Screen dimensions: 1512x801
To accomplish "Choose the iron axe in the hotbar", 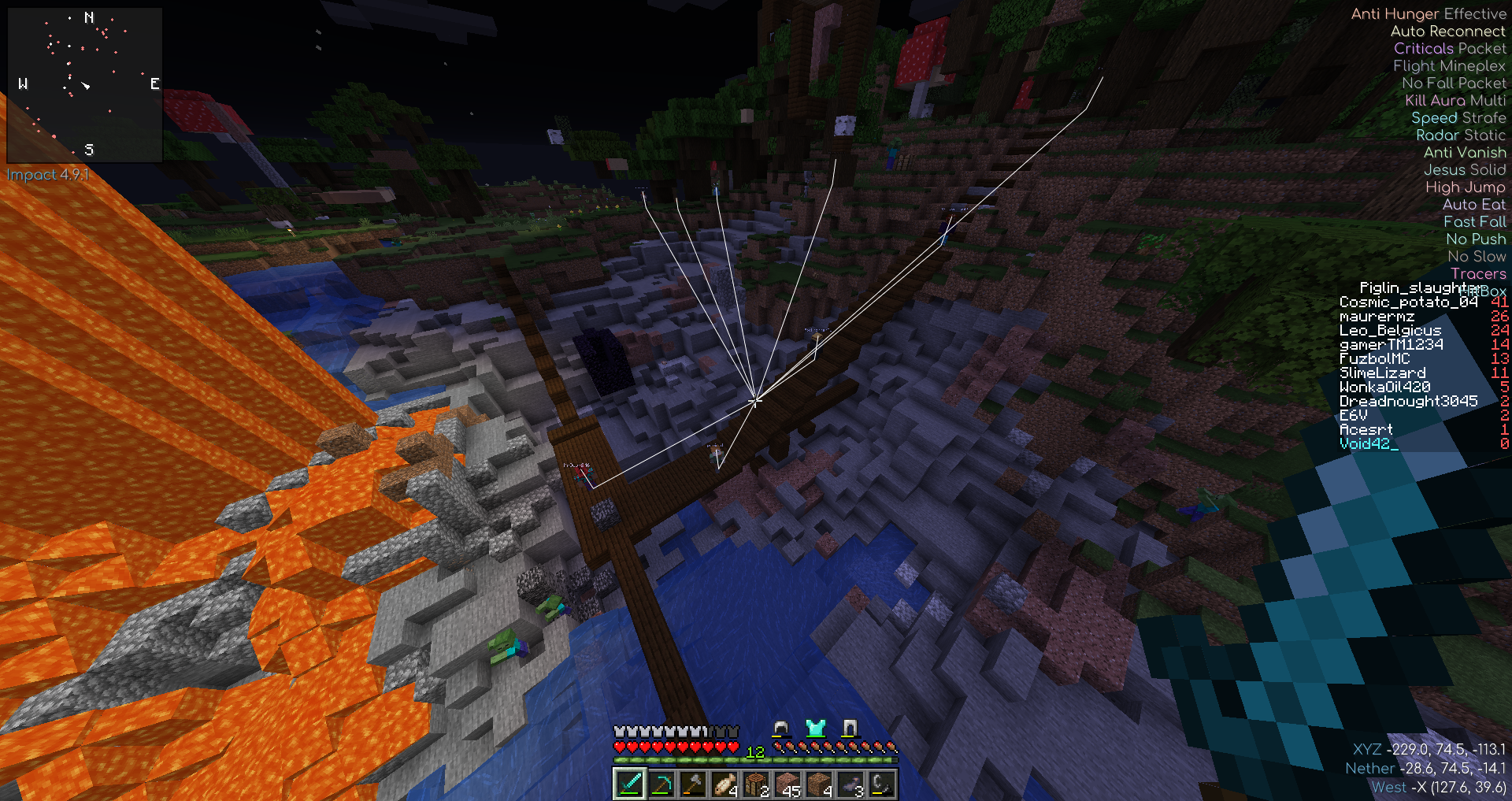I will [692, 784].
